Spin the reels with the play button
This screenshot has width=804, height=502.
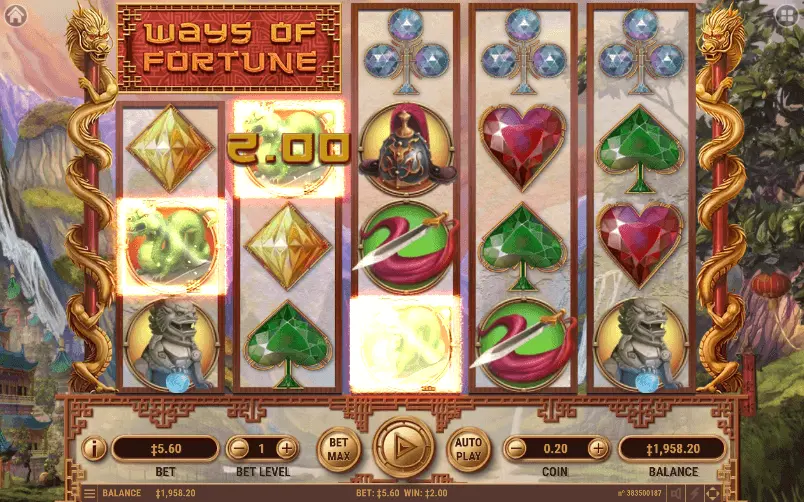point(404,447)
